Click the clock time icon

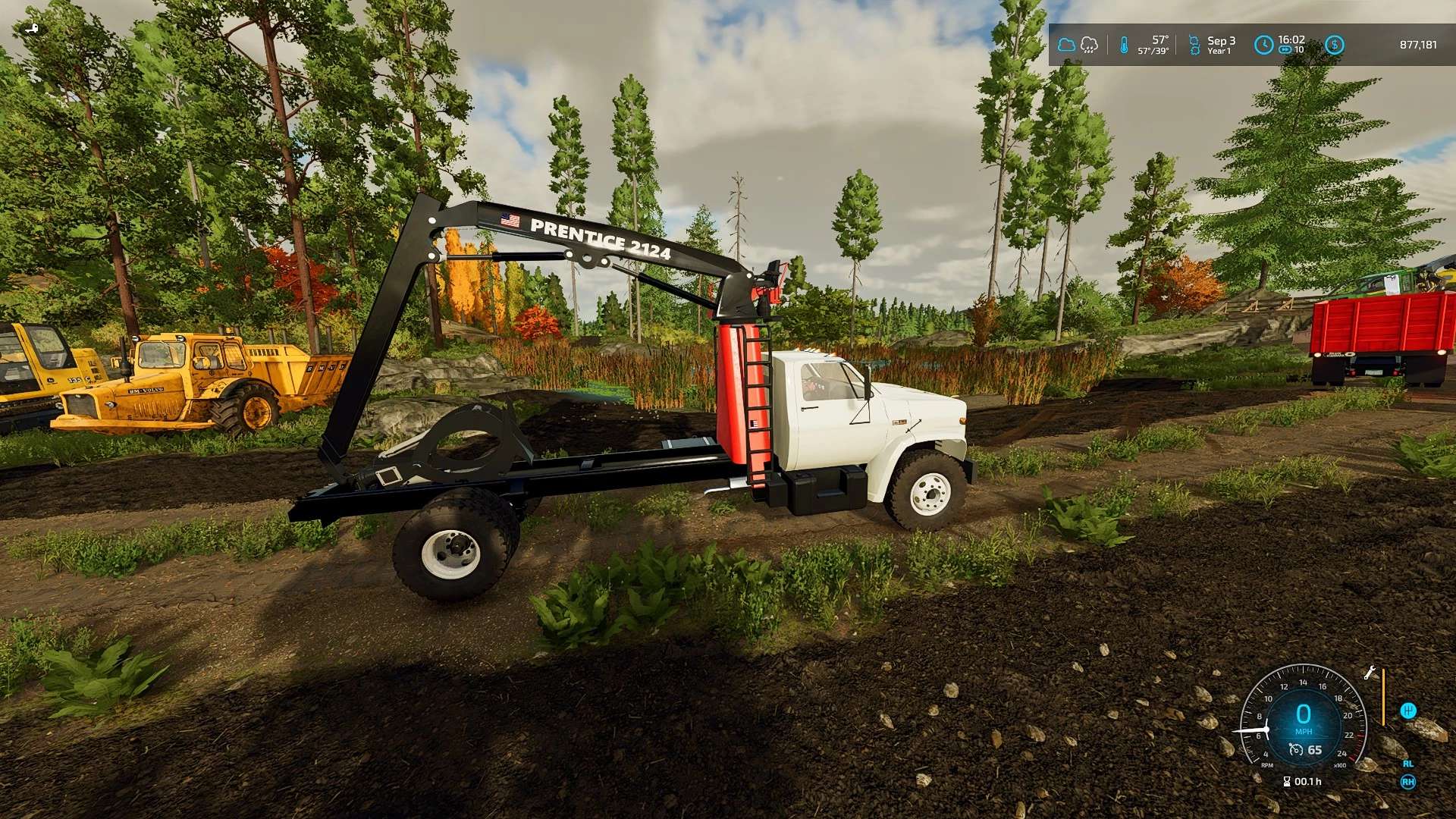coord(1263,45)
